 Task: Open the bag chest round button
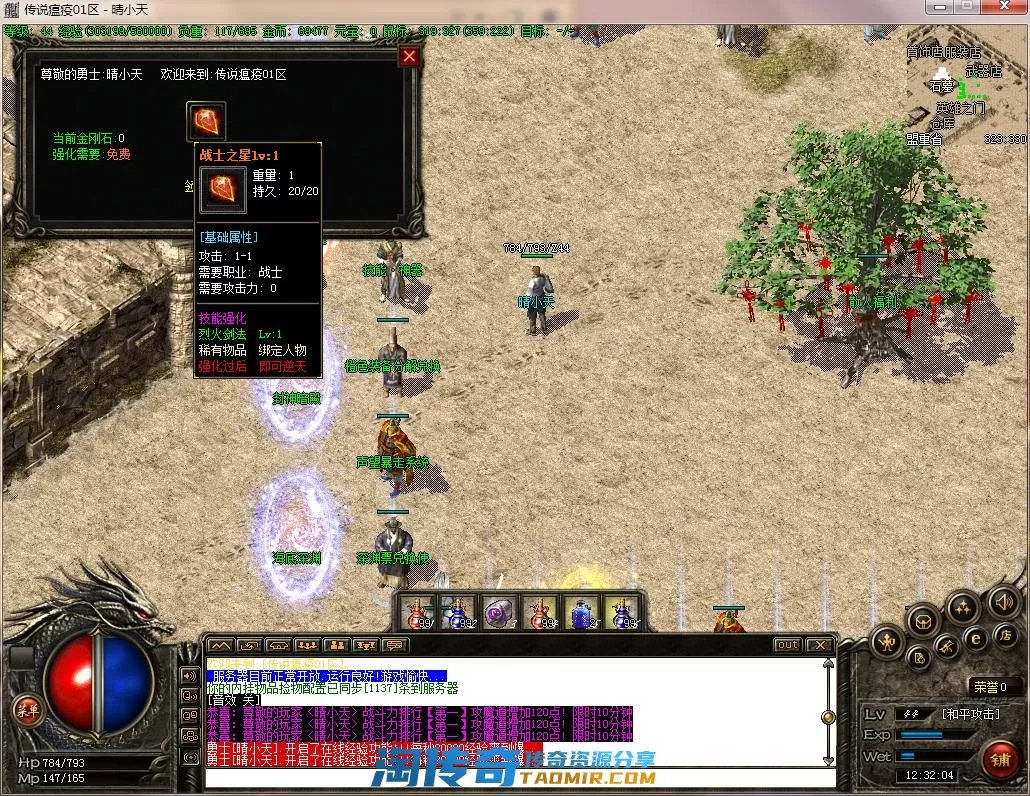click(924, 622)
